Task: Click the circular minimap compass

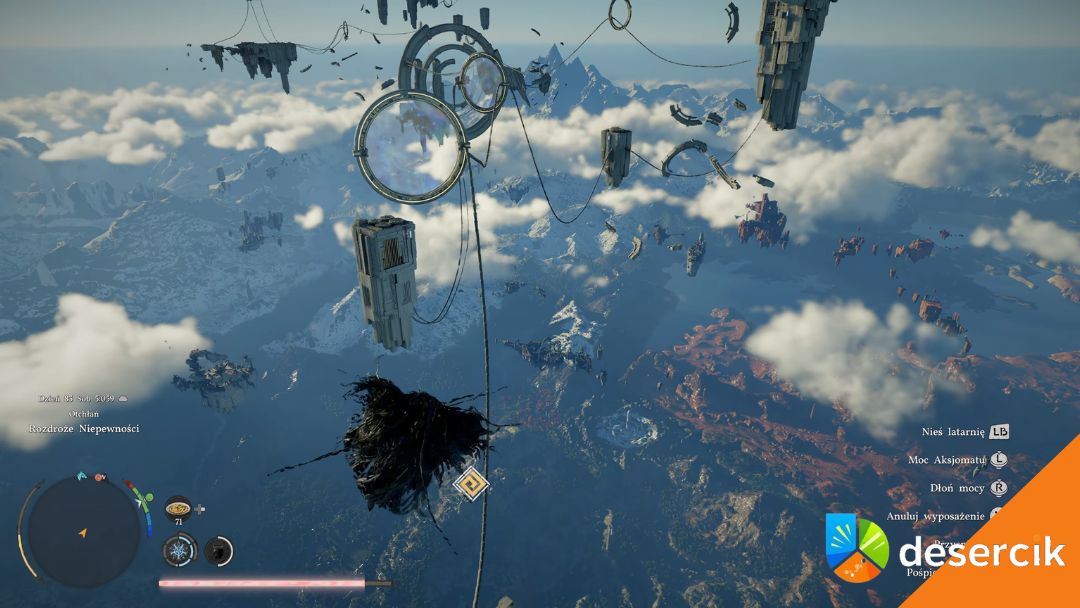Action: [x=83, y=531]
